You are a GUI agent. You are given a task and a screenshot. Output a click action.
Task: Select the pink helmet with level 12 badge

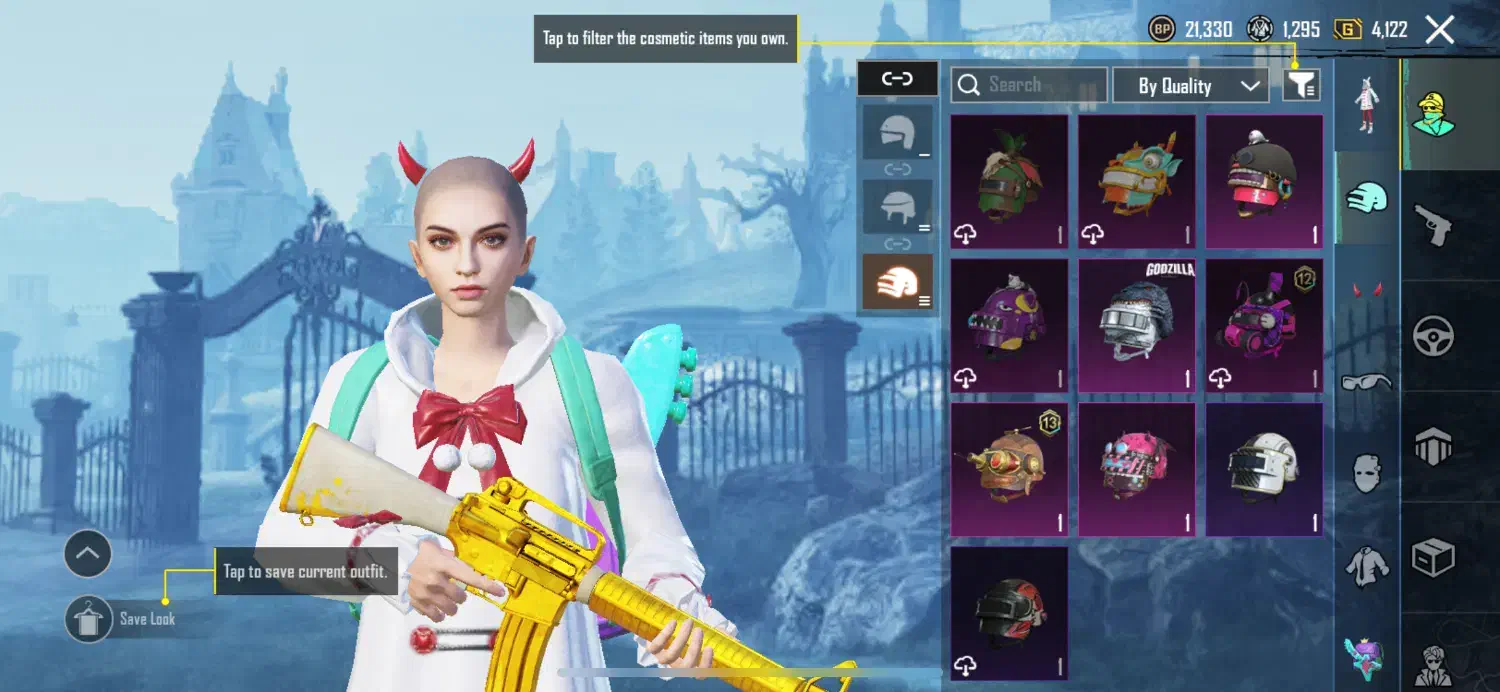coord(1264,326)
